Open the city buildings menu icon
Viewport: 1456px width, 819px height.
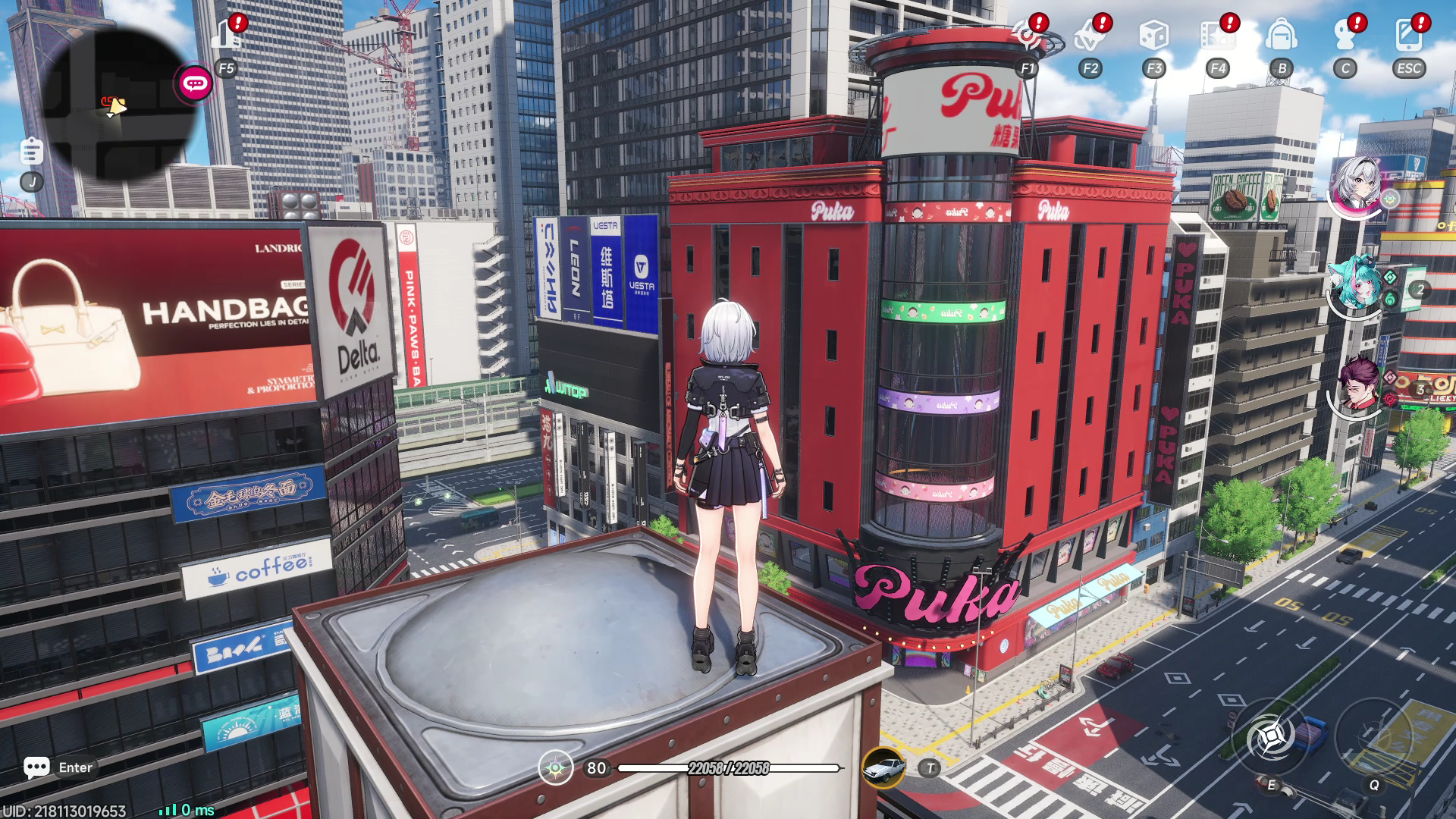point(226,34)
